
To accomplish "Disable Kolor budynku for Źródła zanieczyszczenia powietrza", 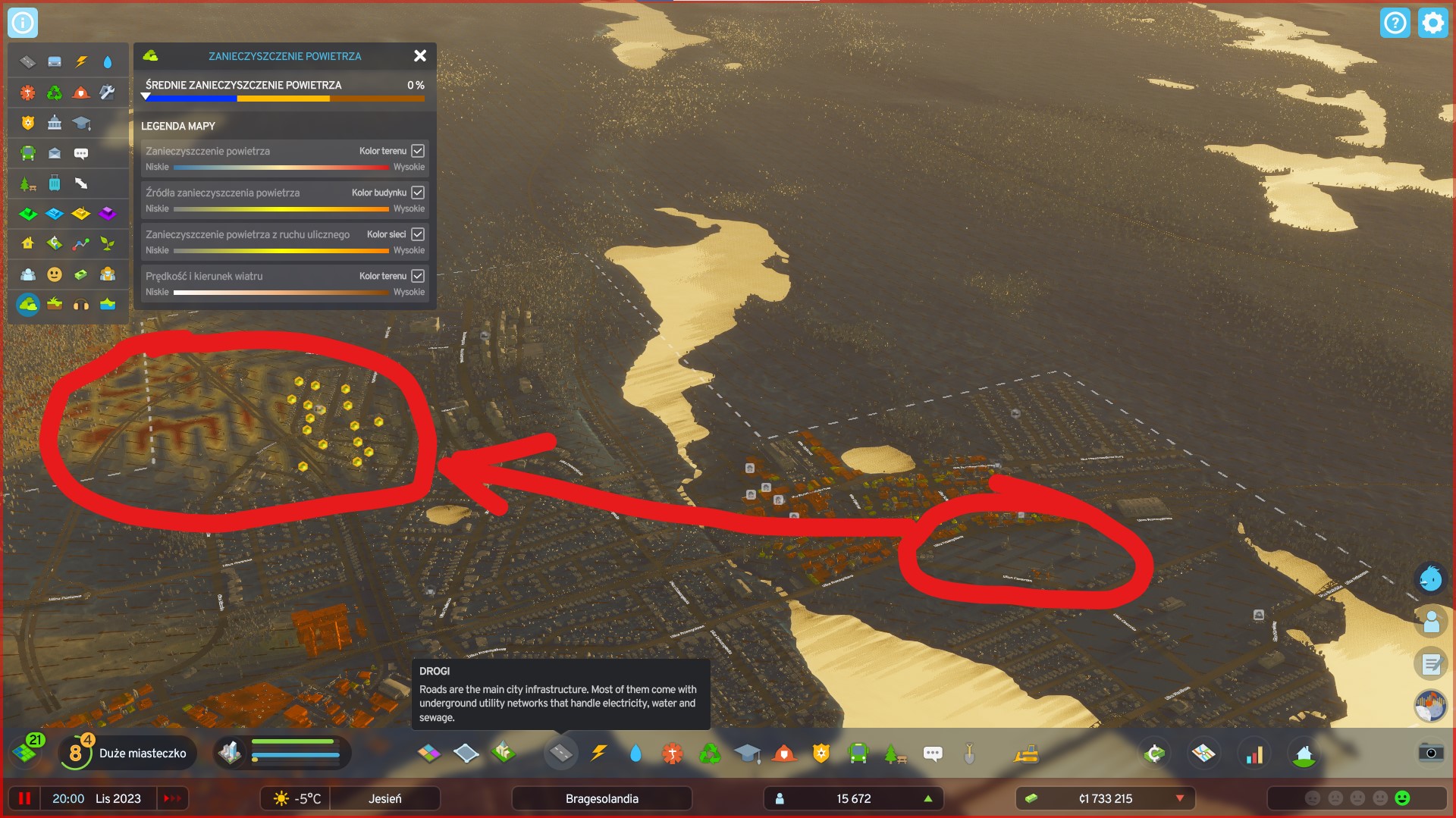I will (418, 193).
